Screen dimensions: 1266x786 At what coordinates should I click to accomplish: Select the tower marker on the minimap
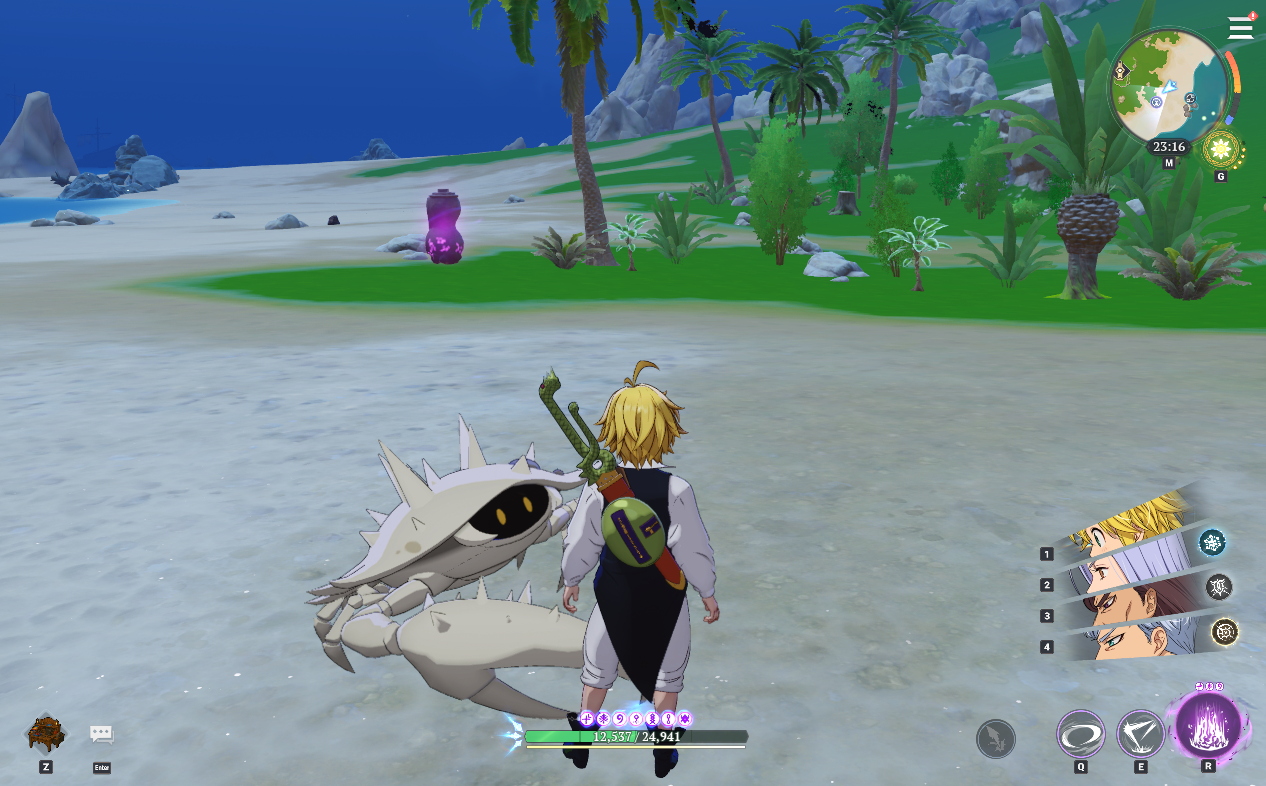[x=1122, y=71]
